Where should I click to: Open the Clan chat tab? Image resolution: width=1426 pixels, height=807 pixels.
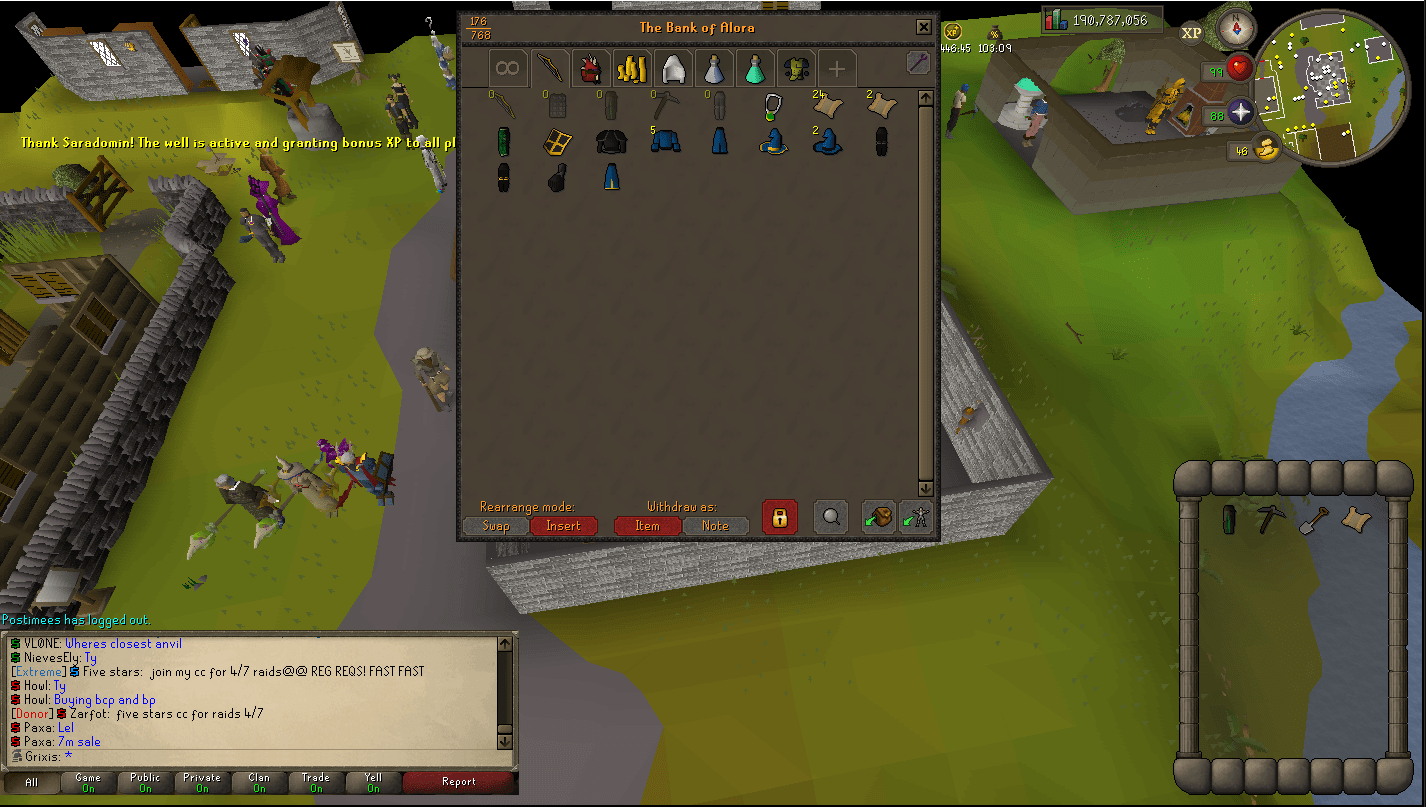258,782
